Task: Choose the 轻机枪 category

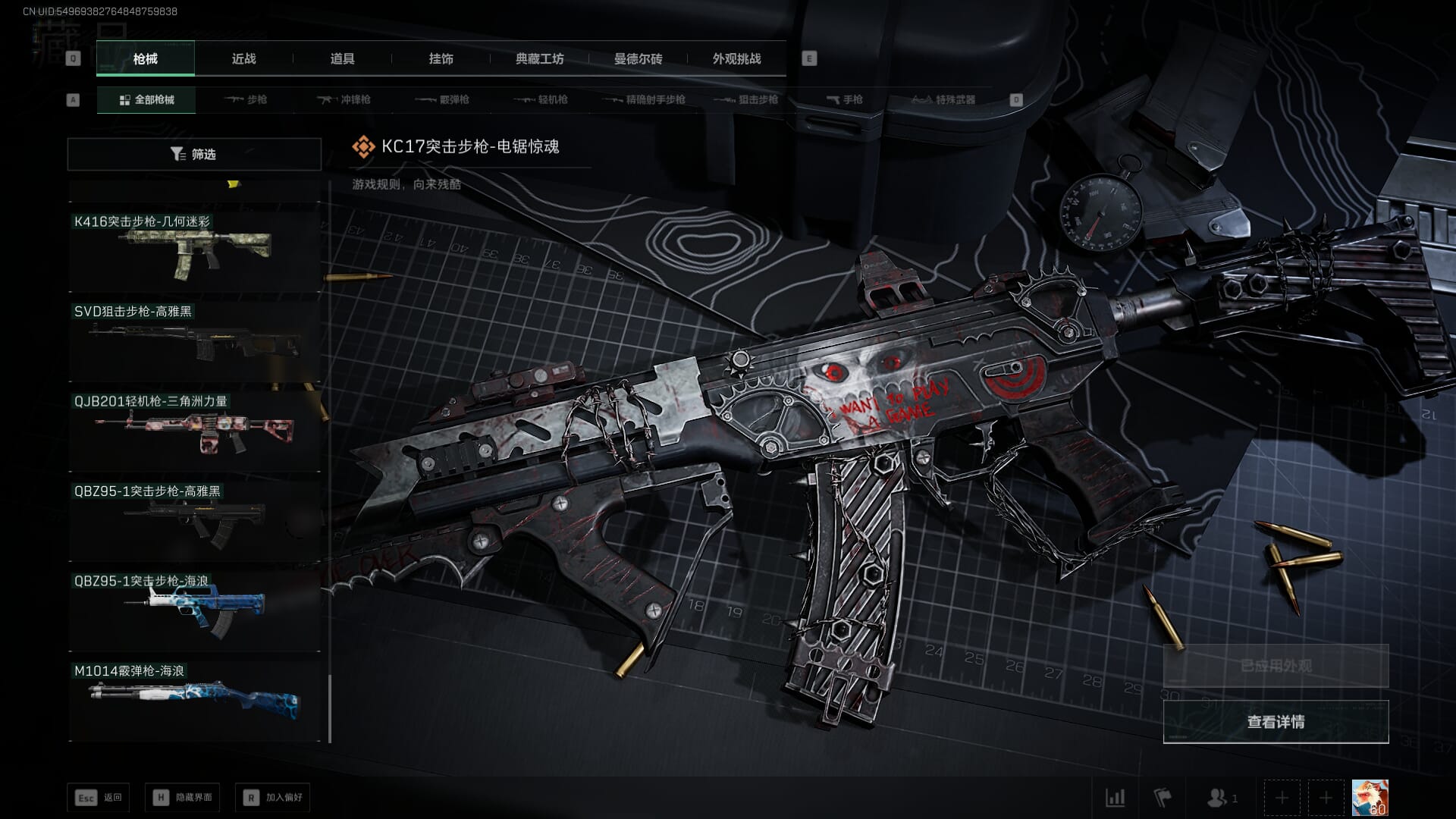Action: 541,99
